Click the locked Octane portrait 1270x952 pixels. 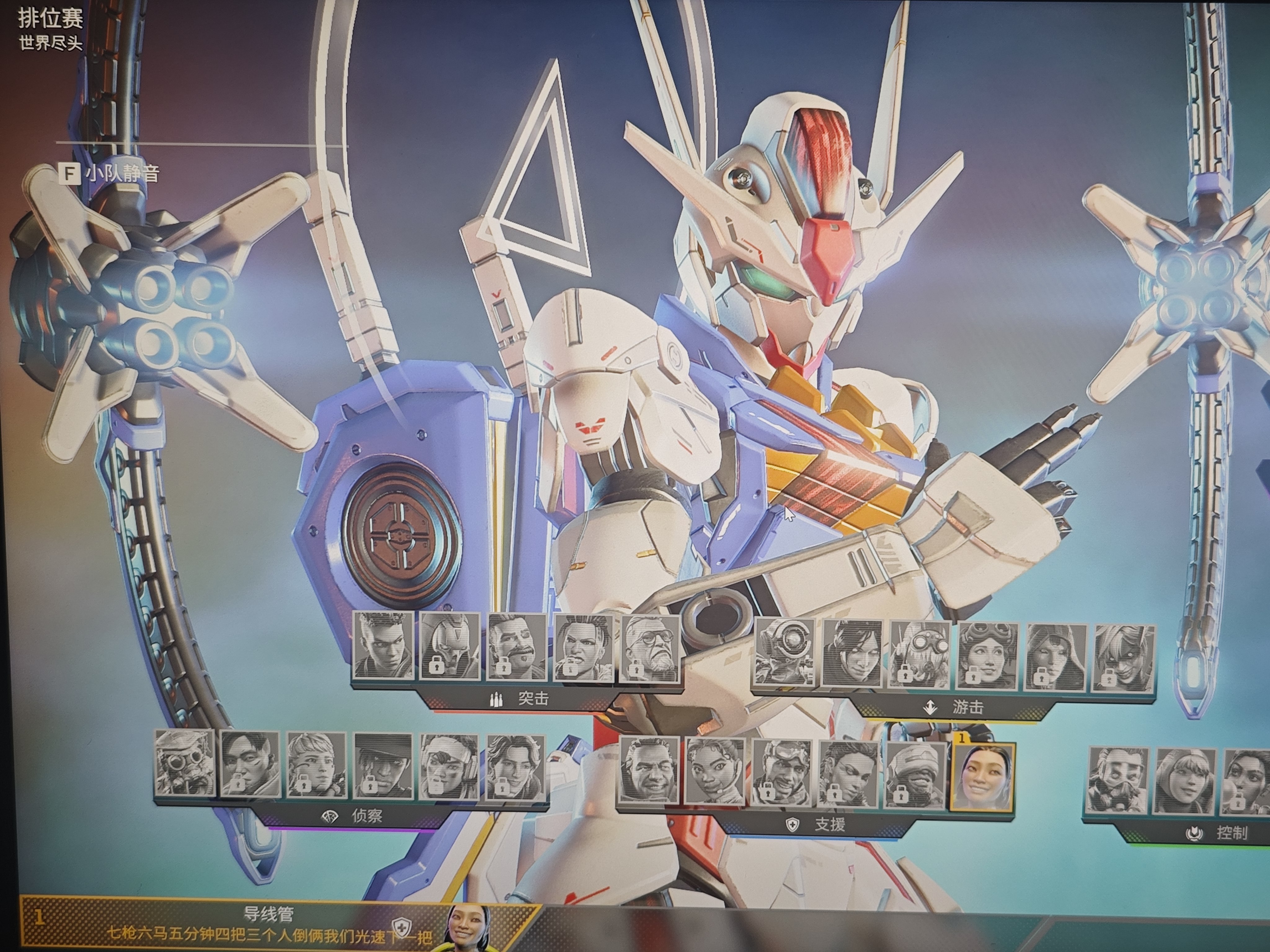tap(919, 655)
